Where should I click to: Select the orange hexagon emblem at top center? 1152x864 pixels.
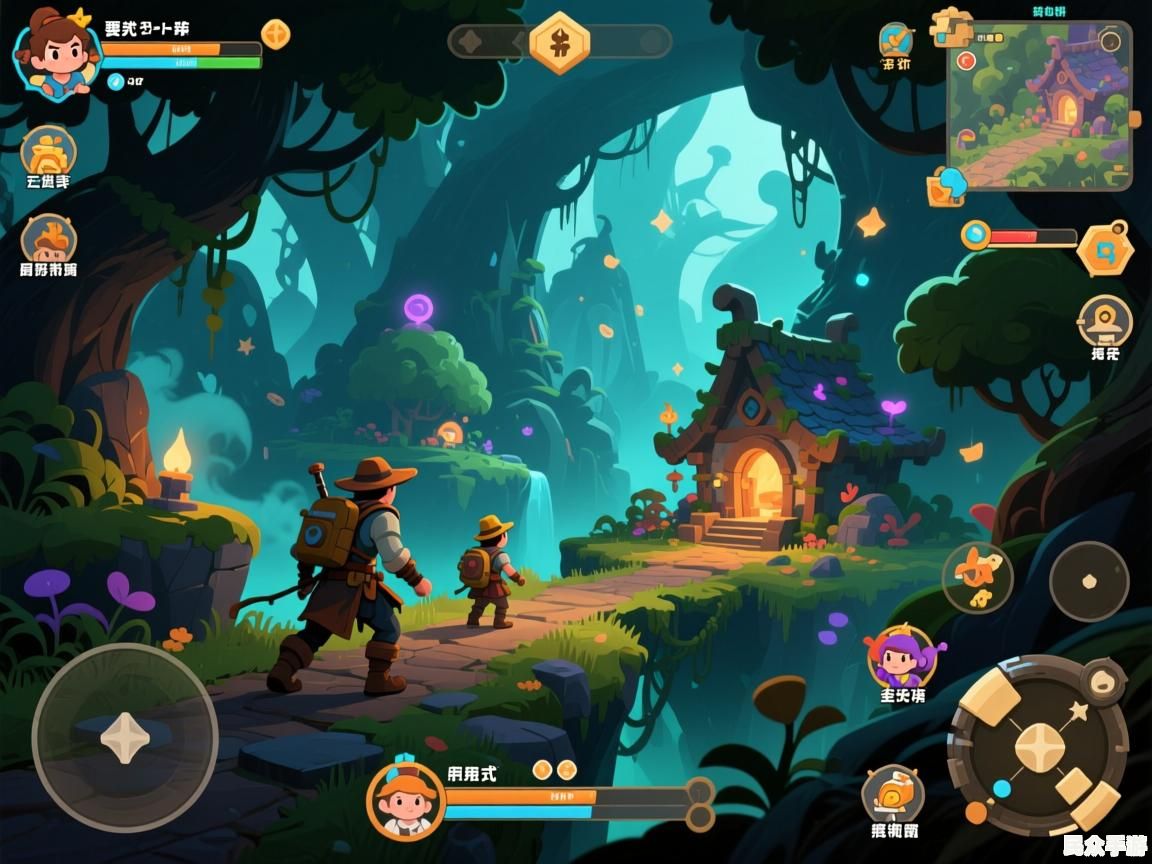tap(559, 42)
